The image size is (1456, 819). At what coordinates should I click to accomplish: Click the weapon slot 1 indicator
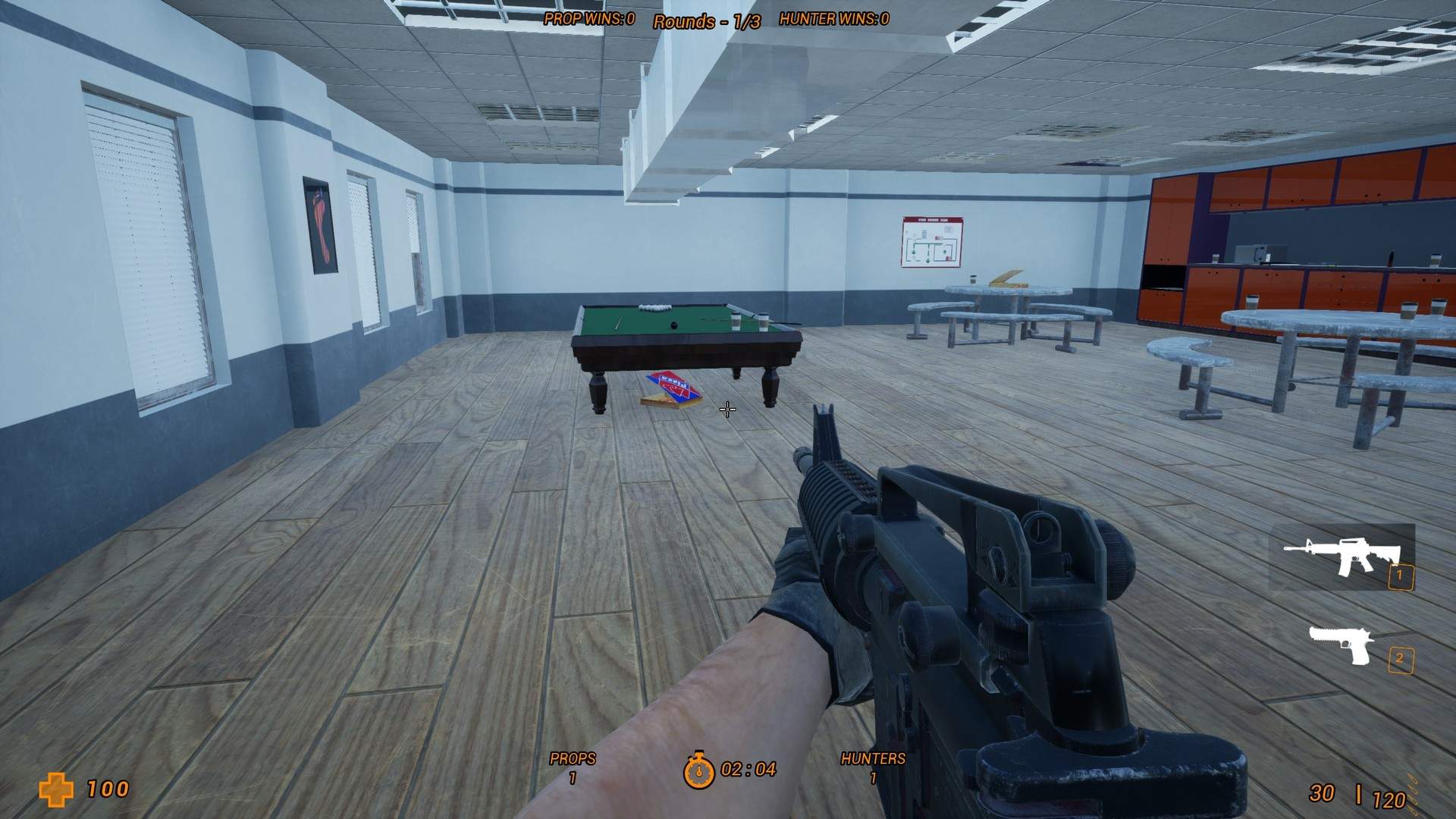pyautogui.click(x=1401, y=579)
